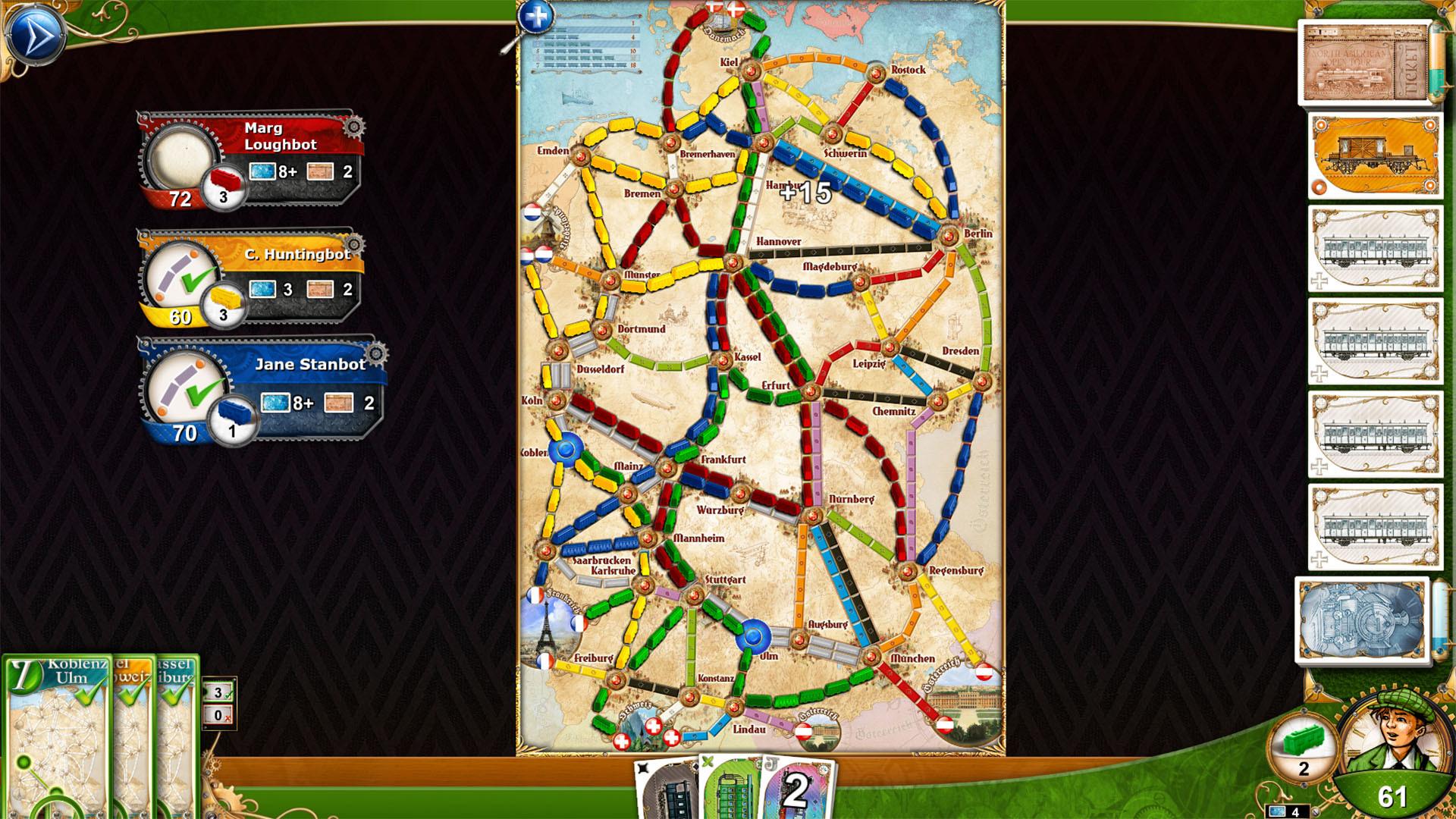The height and width of the screenshot is (819, 1456).
Task: Open the game menu via blue arrow button
Action: pyautogui.click(x=36, y=36)
